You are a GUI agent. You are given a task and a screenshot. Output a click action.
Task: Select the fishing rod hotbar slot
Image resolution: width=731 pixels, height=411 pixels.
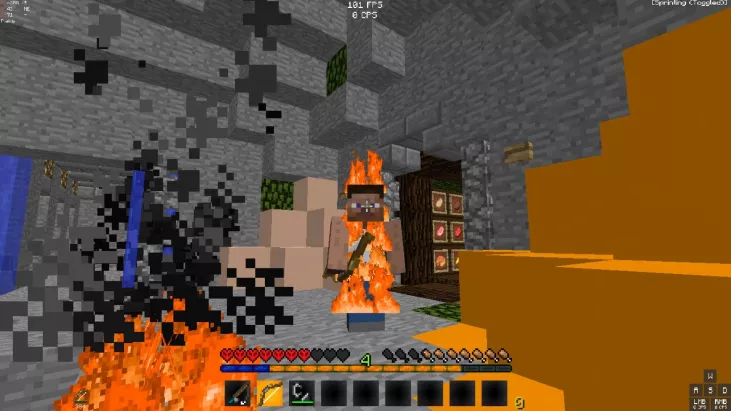239,393
